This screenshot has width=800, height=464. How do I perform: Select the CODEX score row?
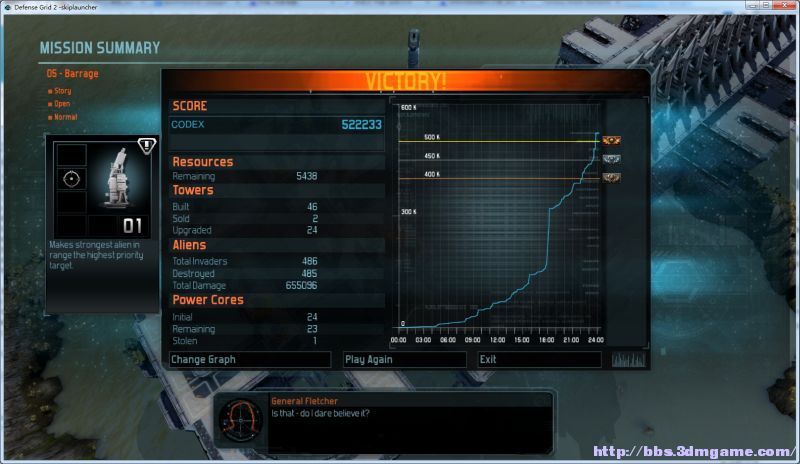pos(276,125)
